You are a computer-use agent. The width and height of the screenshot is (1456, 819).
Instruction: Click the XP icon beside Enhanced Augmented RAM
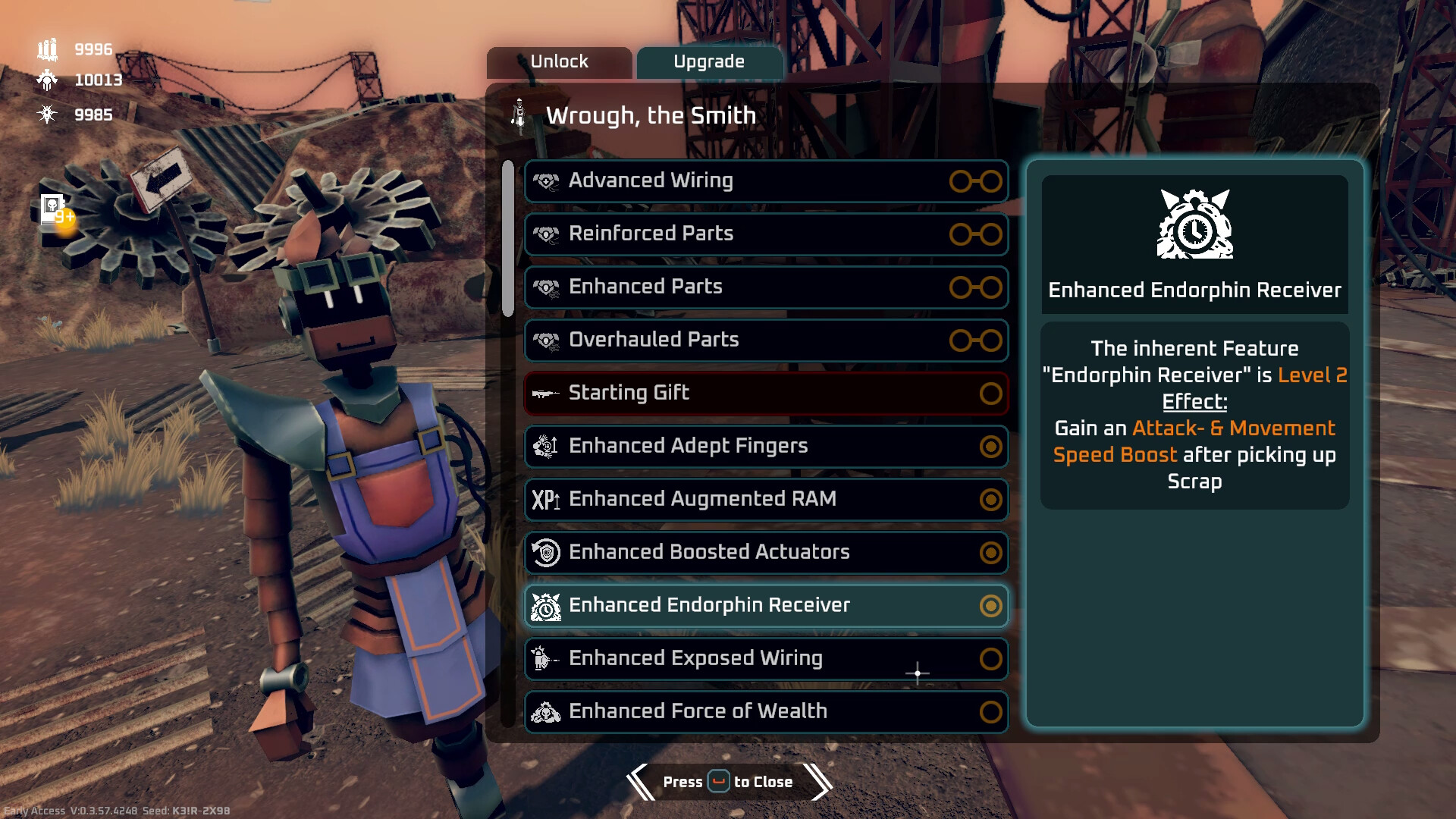point(545,499)
